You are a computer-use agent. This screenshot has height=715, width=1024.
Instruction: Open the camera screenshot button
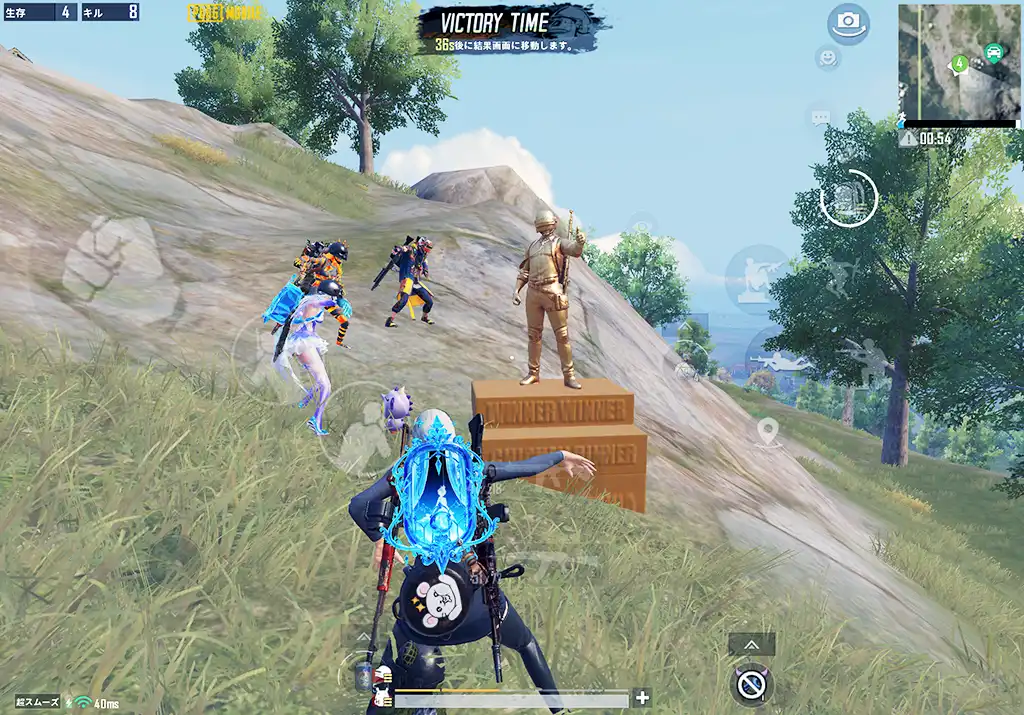(x=848, y=24)
